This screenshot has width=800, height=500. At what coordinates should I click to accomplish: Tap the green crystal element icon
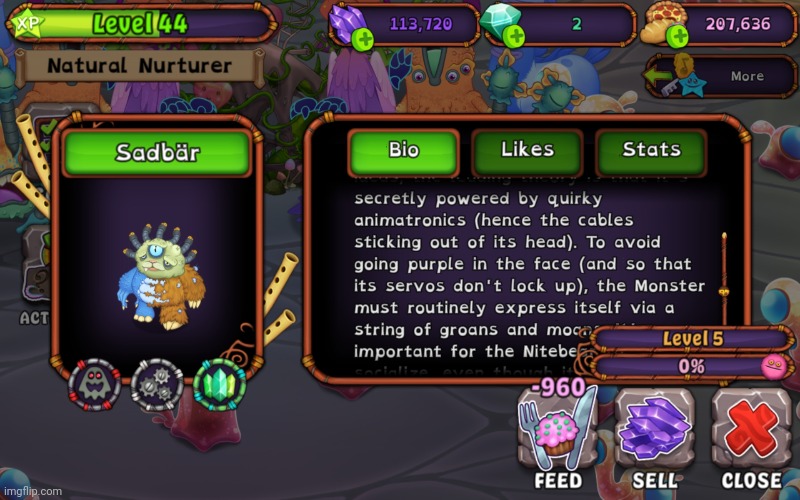(x=219, y=385)
